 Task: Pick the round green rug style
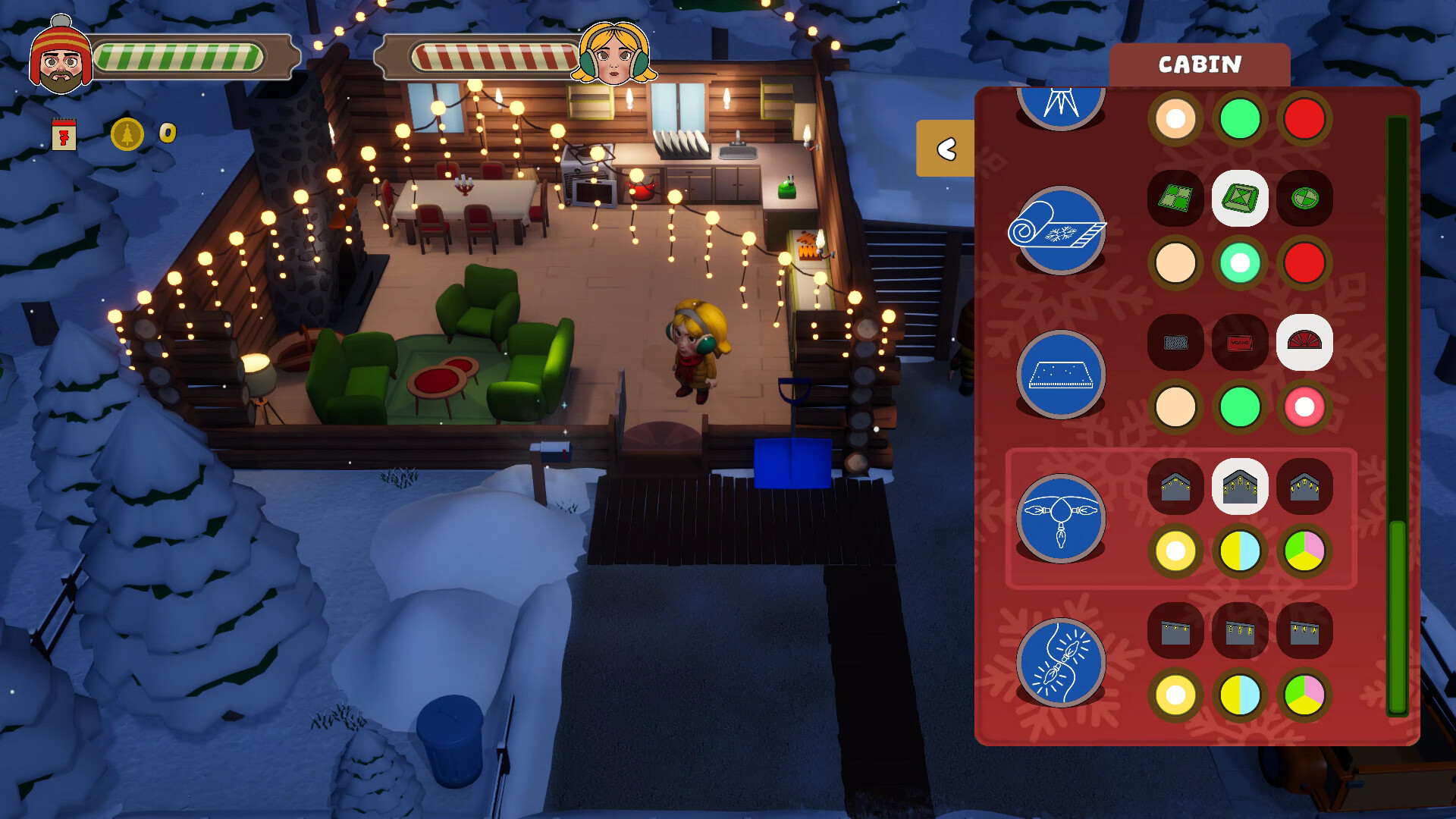(x=1304, y=199)
